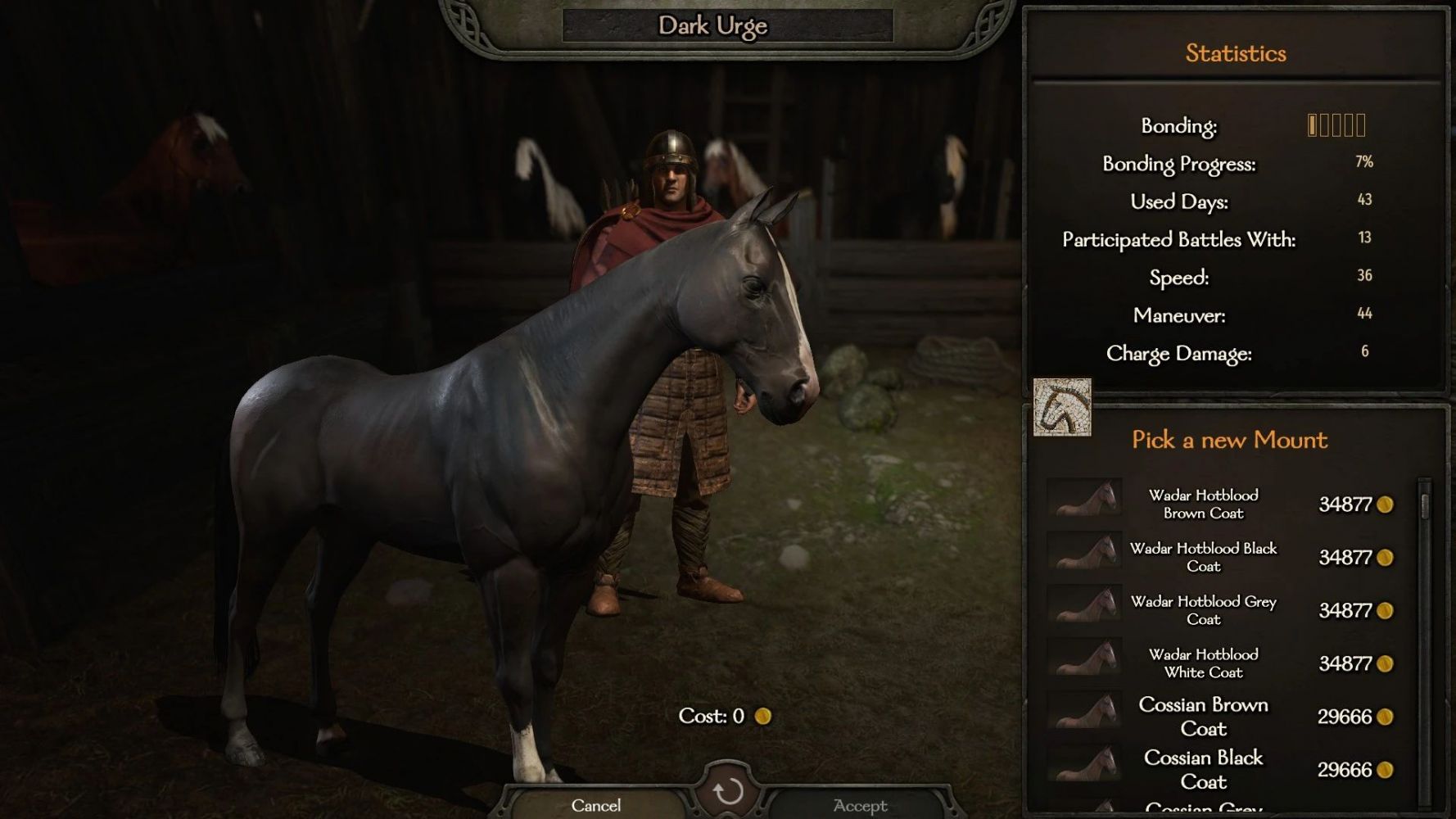Click the circular reset arrow button
This screenshot has height=819, width=1456.
(x=728, y=791)
